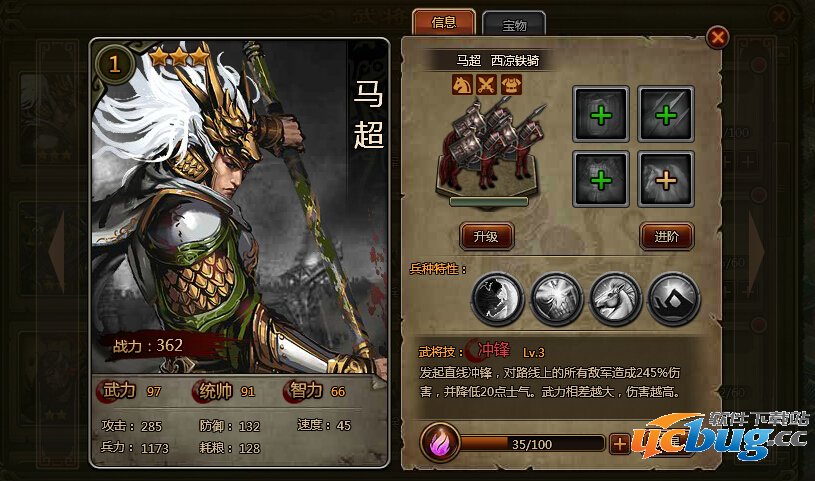The width and height of the screenshot is (815, 481).
Task: Show the previous general with left arrow
Action: pos(57,249)
